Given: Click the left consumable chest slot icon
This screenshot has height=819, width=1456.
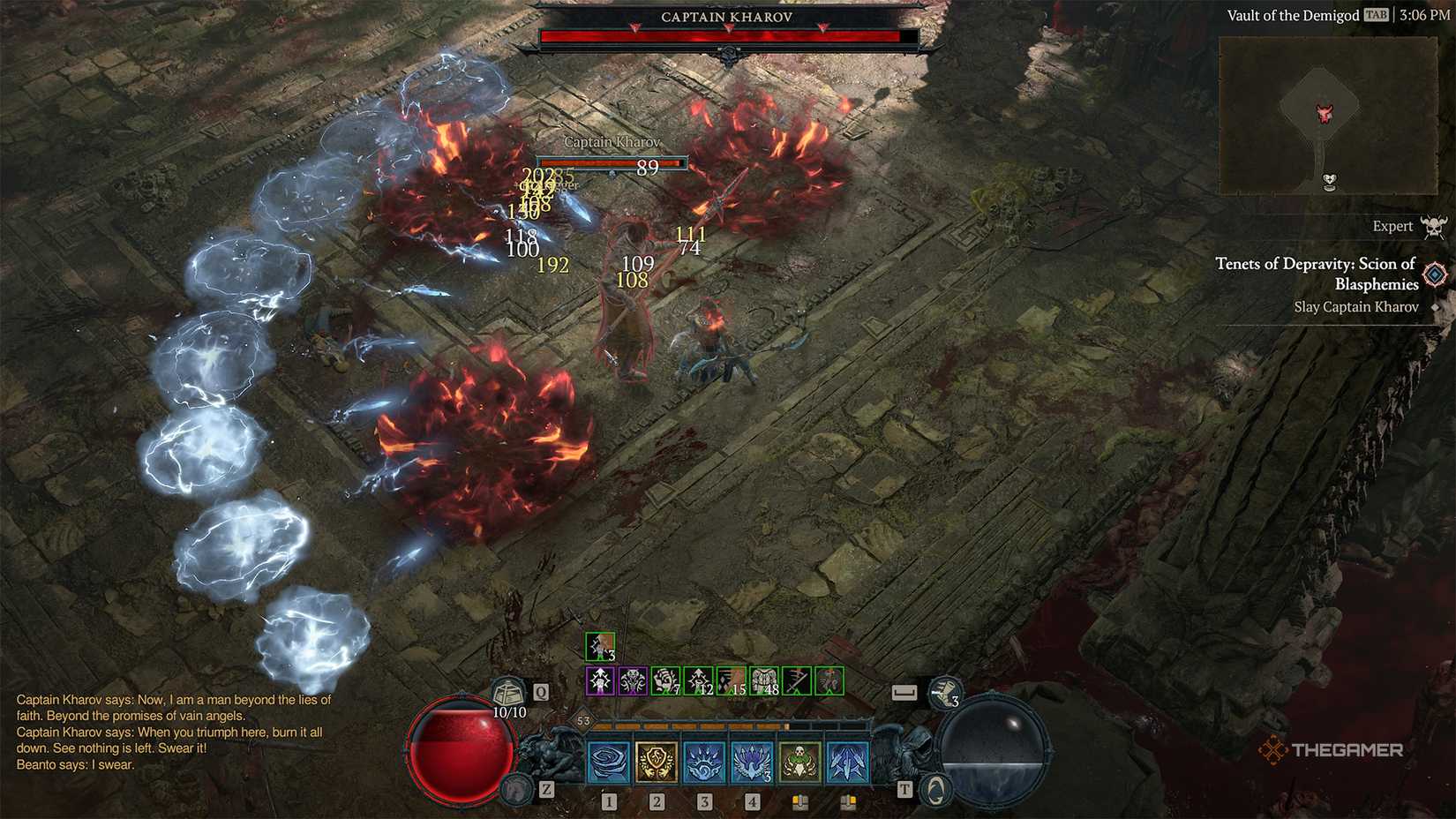Looking at the screenshot, I should 799,800.
